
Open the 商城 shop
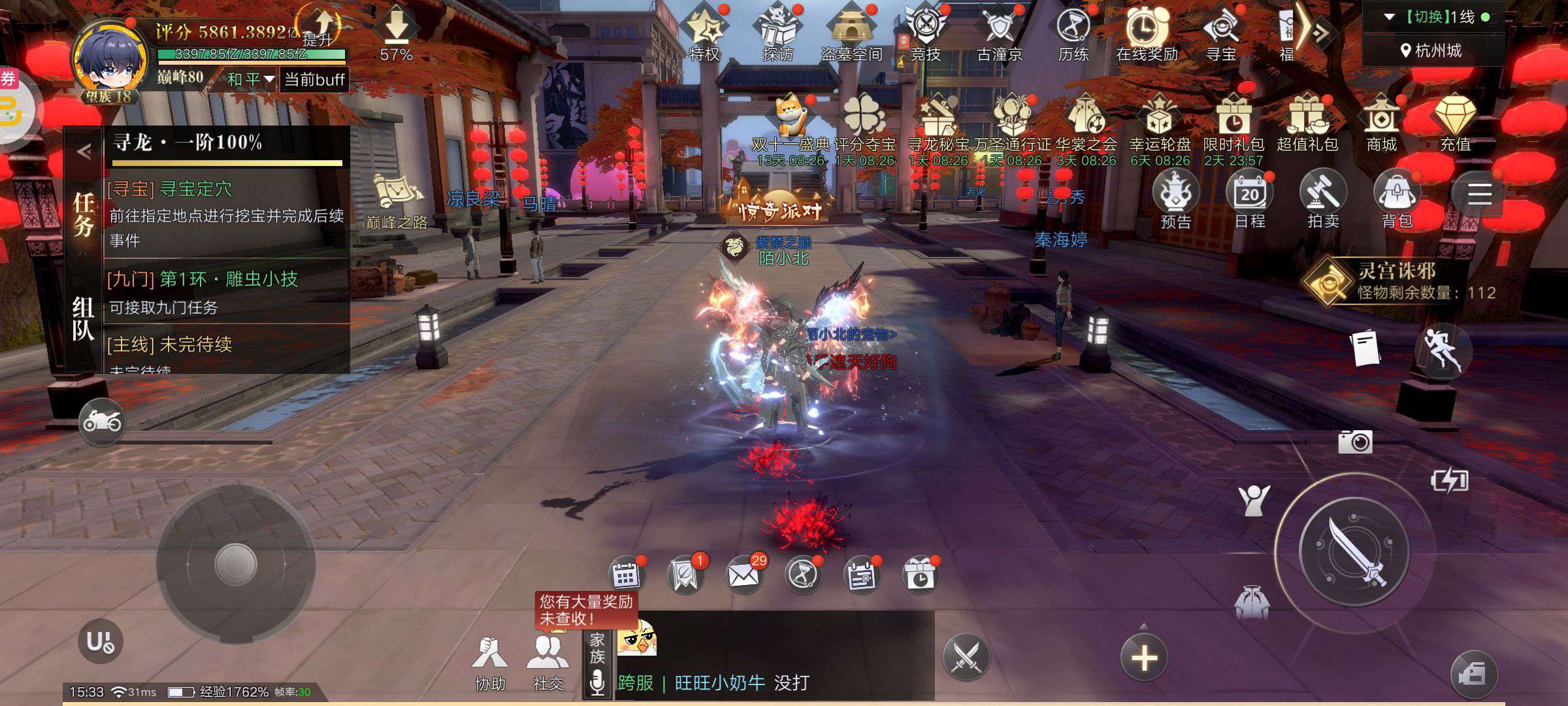click(1381, 124)
